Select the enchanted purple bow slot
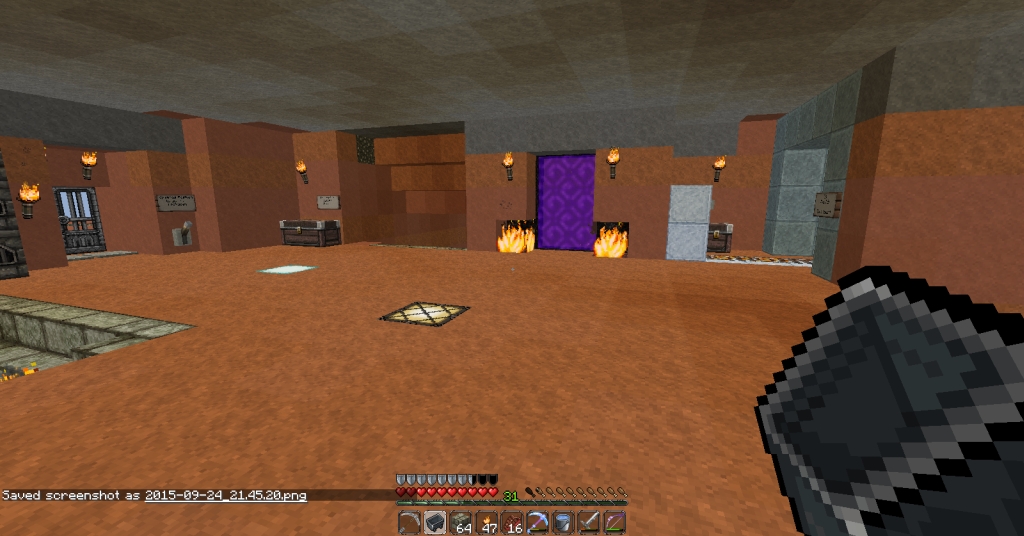This screenshot has width=1024, height=536. [x=614, y=523]
